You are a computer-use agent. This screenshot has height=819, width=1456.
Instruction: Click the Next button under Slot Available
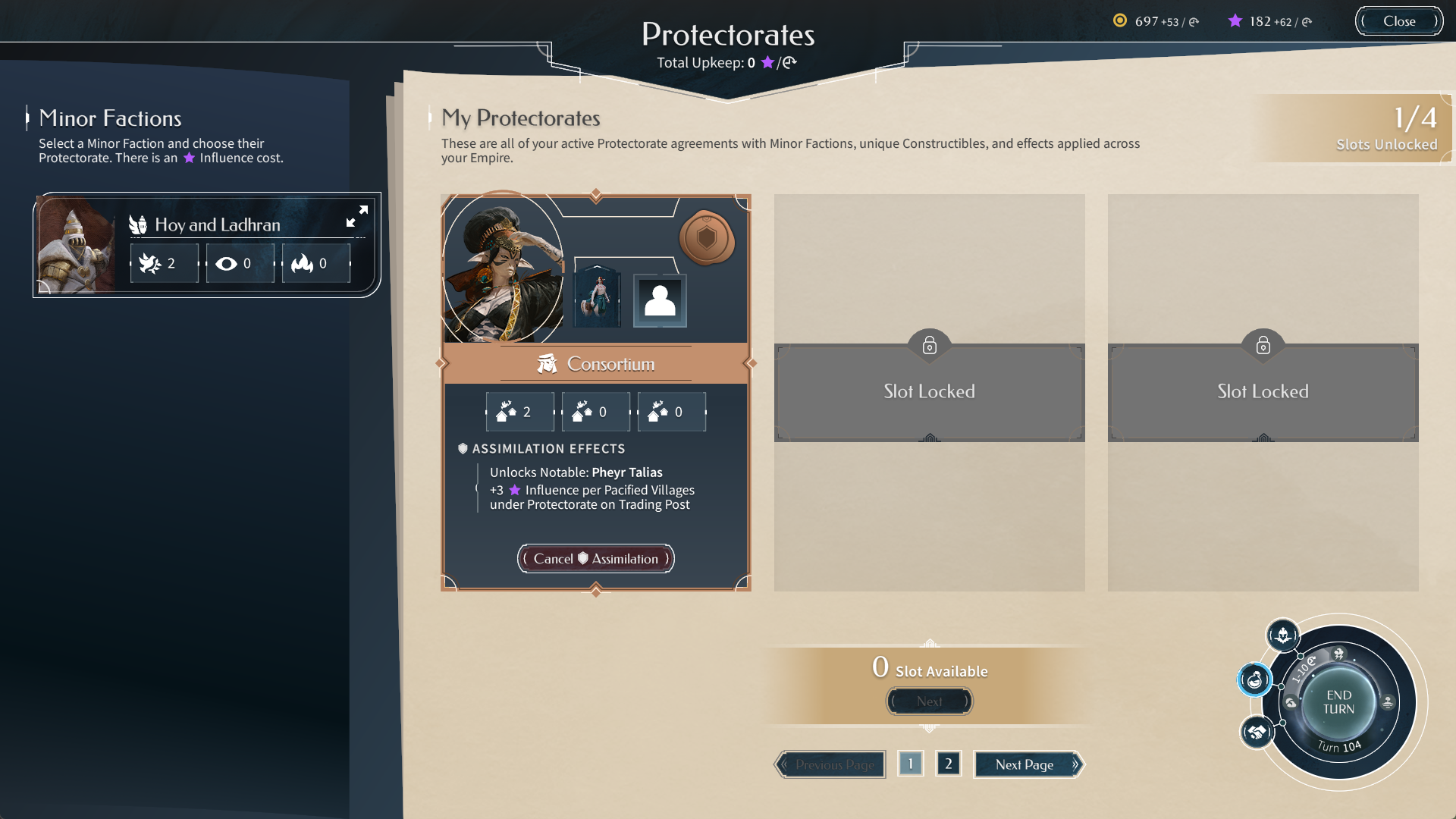point(929,701)
